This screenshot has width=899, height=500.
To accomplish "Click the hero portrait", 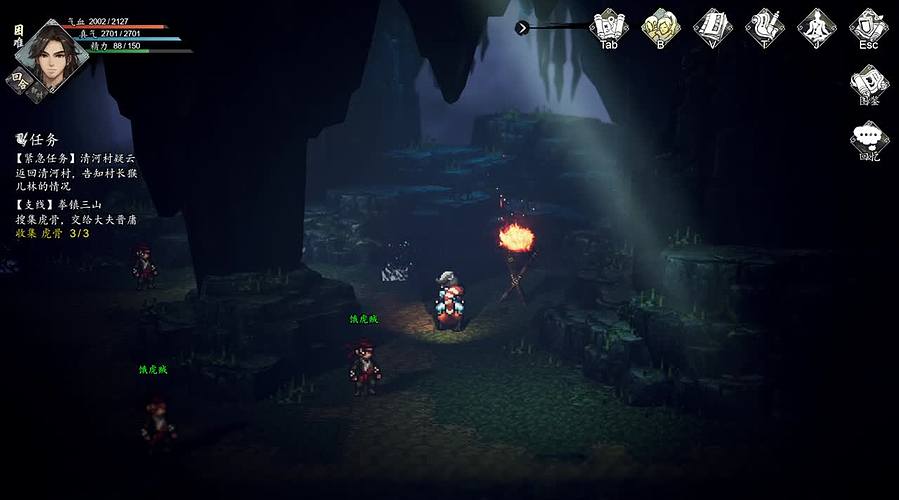I will point(52,54).
